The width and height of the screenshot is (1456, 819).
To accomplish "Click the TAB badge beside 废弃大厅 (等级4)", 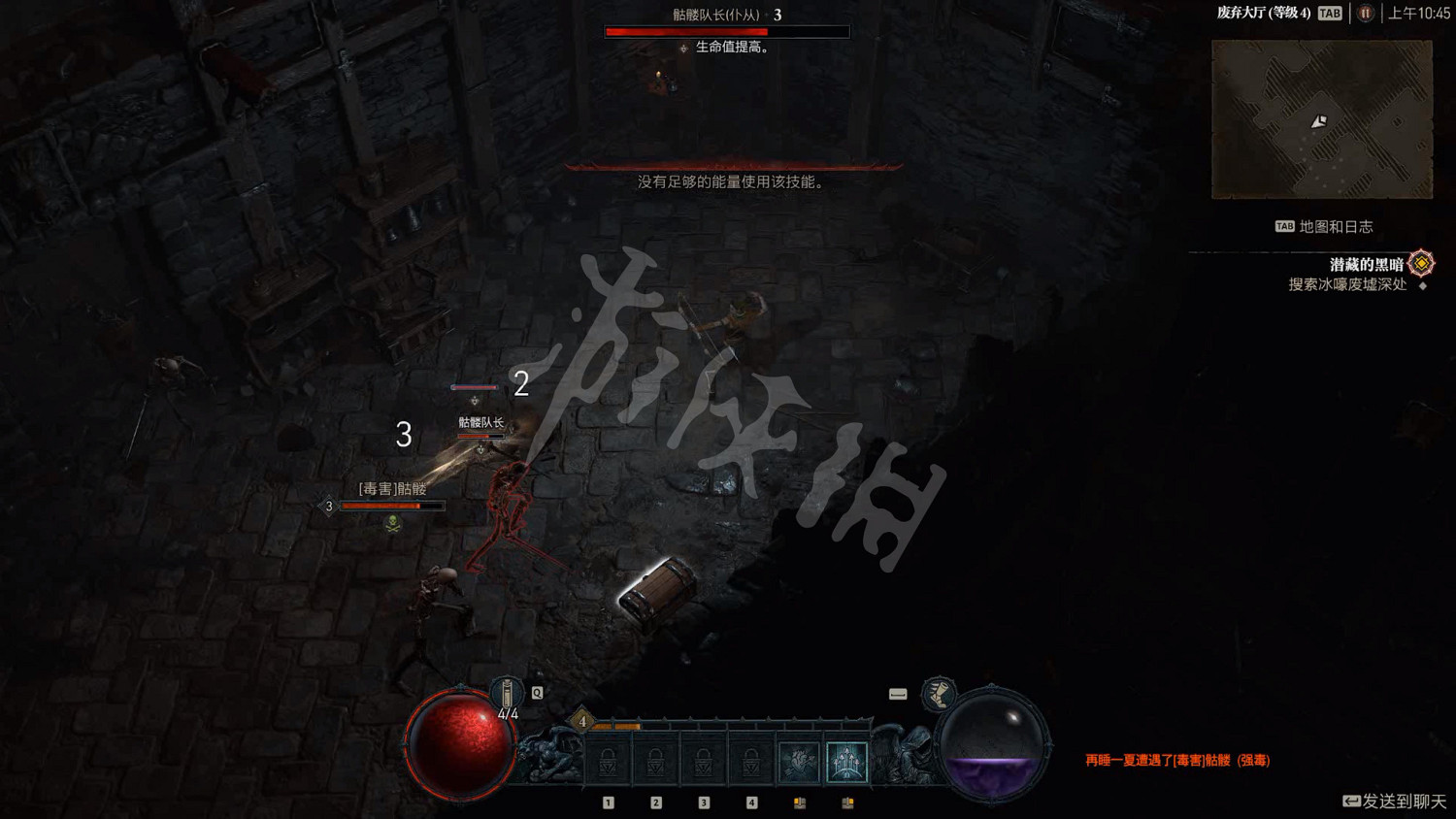I will 1329,14.
